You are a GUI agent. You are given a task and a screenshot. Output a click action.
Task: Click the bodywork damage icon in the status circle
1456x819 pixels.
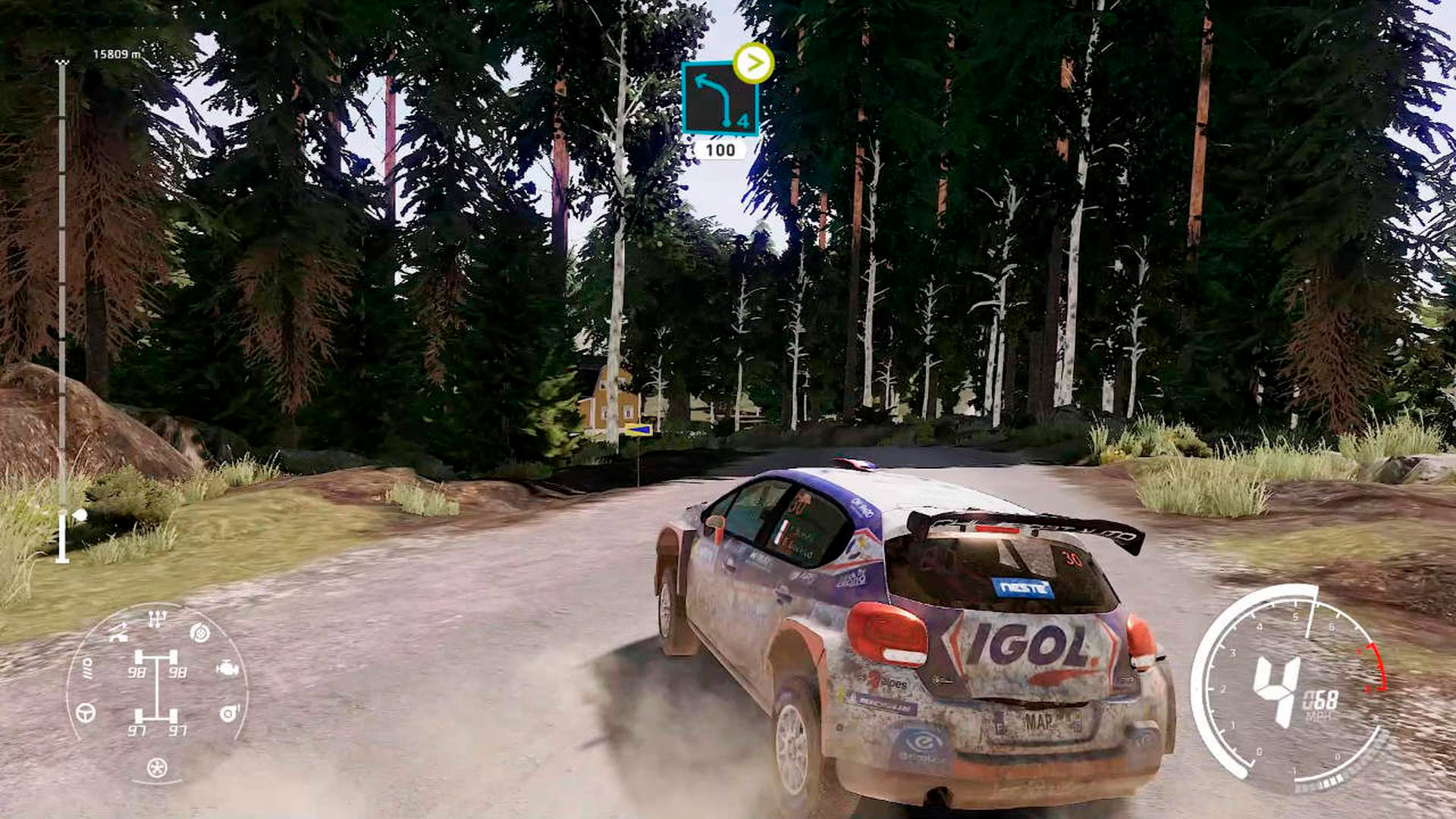click(118, 632)
